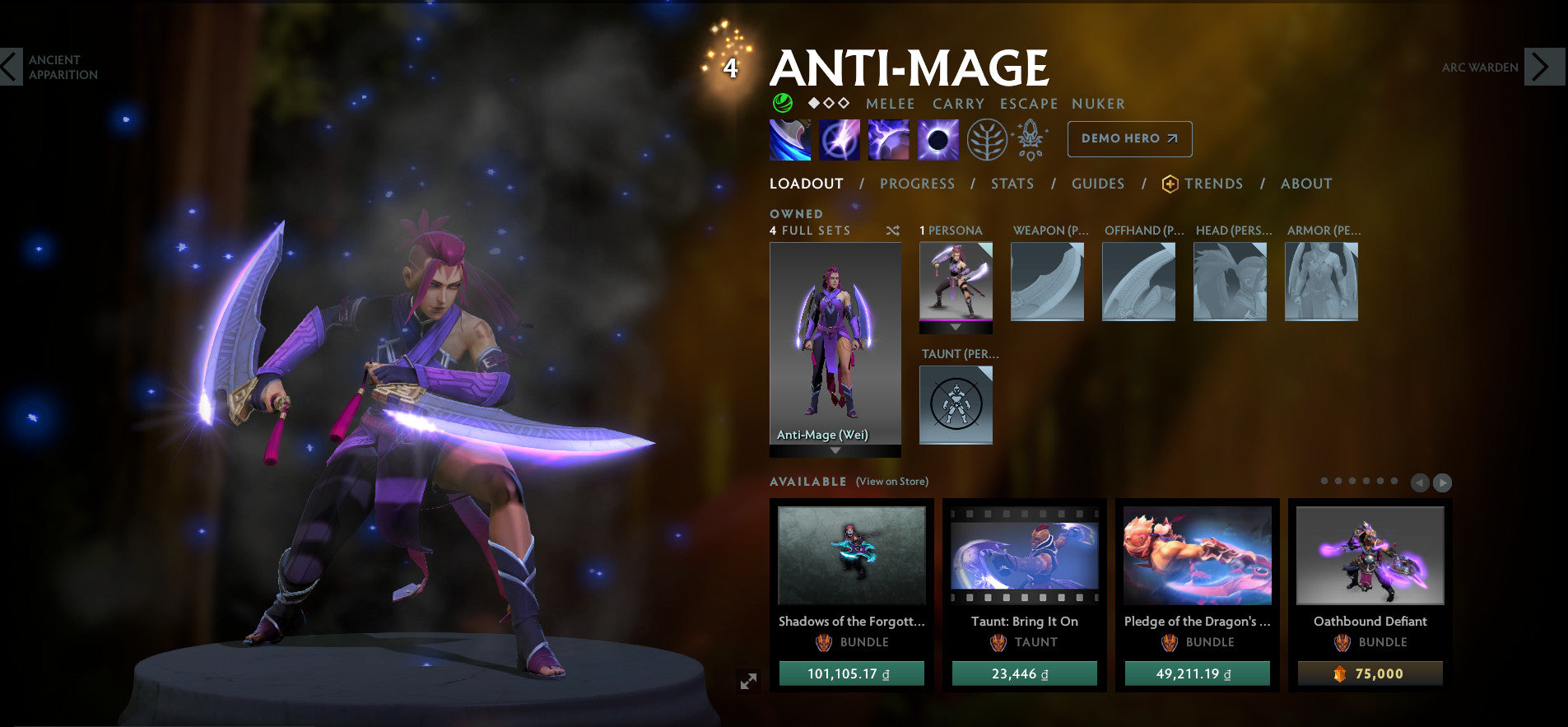Screen dimensions: 1568x727
Task: Expand the arrow under Anti-Mage (Wei) set
Action: 835,451
